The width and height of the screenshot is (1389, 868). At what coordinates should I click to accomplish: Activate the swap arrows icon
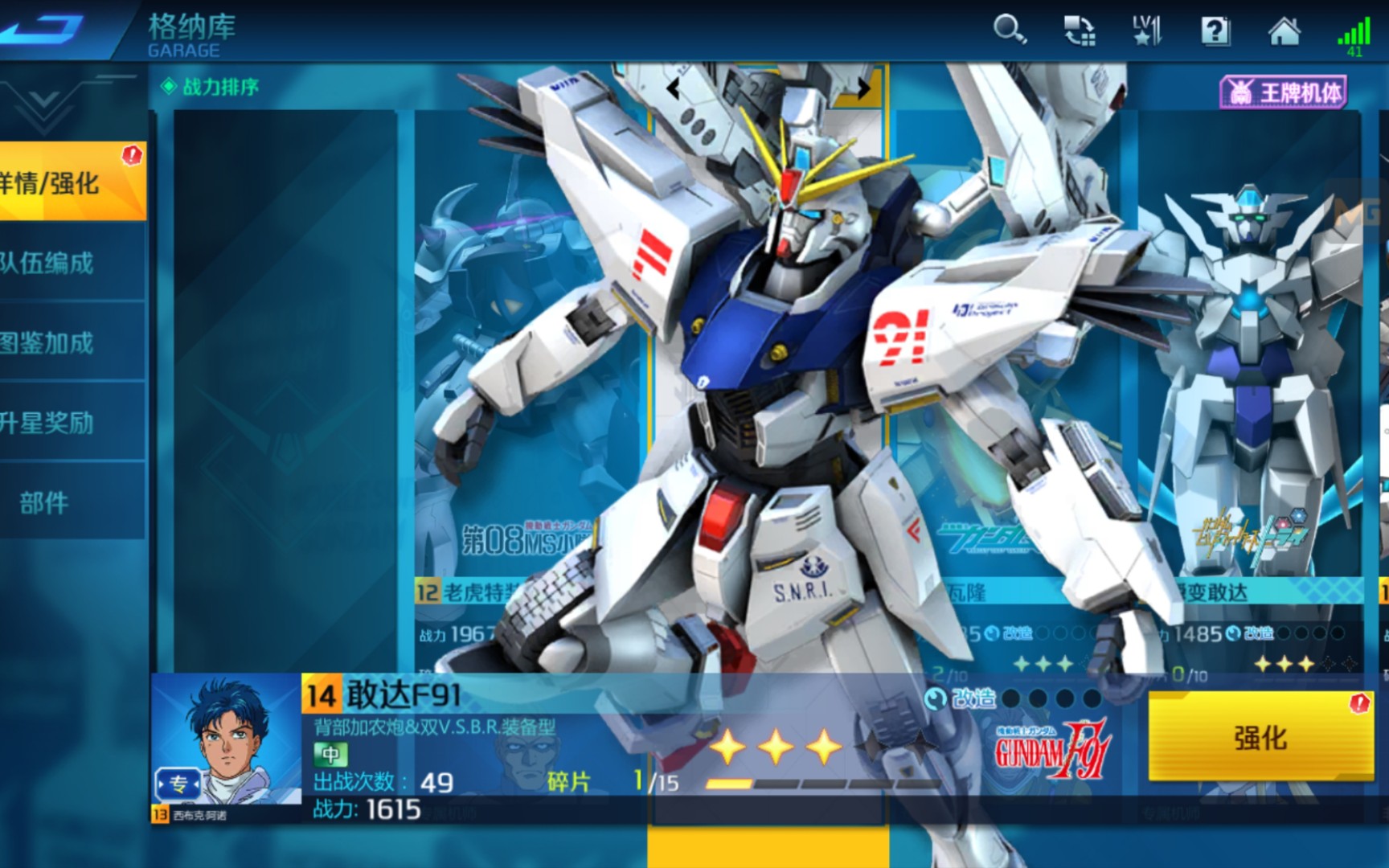click(1079, 31)
